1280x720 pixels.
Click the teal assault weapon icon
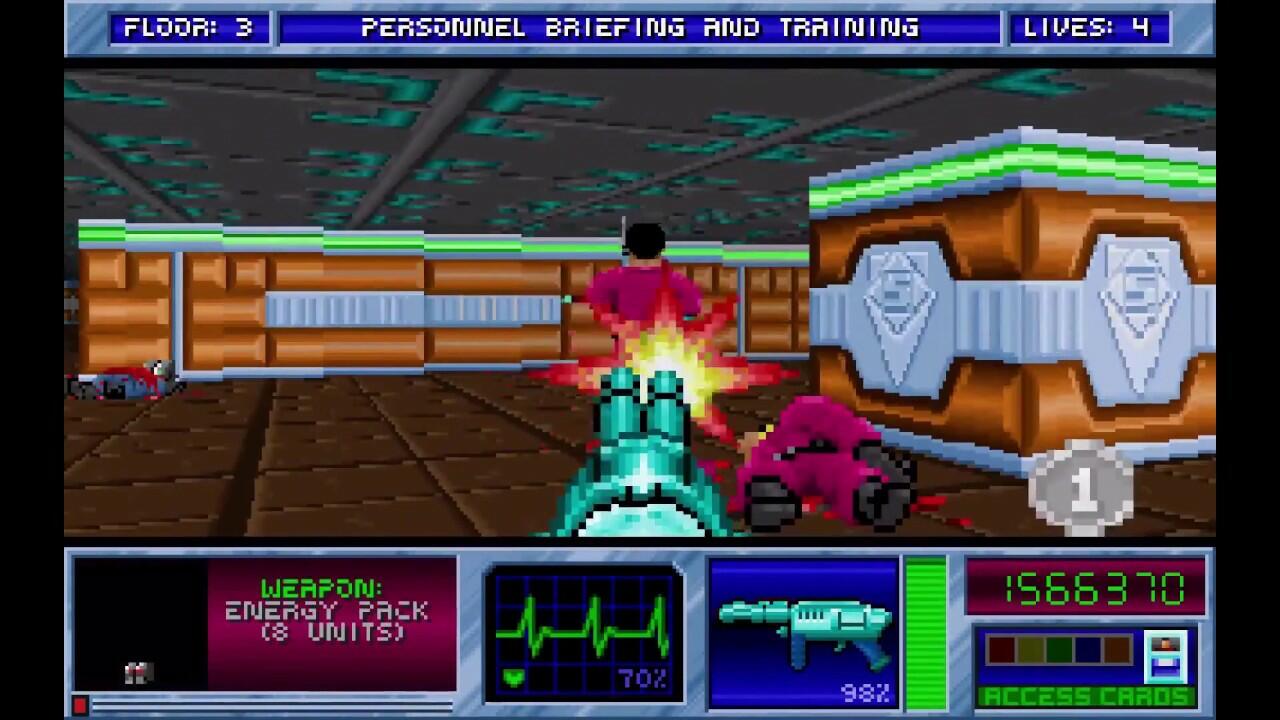pyautogui.click(x=803, y=627)
